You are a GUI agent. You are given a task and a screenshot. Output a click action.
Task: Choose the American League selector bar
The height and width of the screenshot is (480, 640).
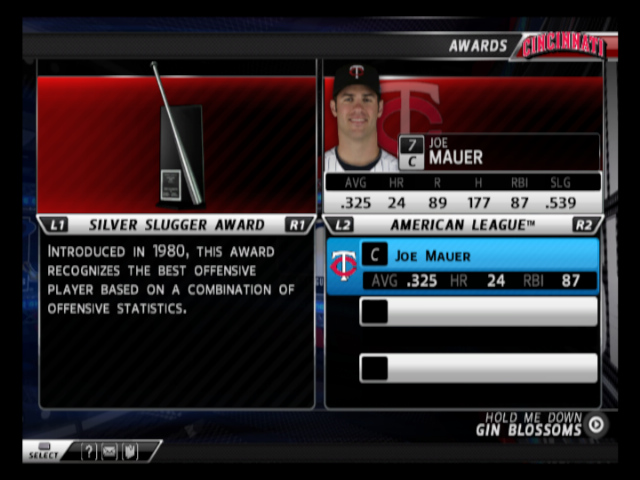pos(462,225)
